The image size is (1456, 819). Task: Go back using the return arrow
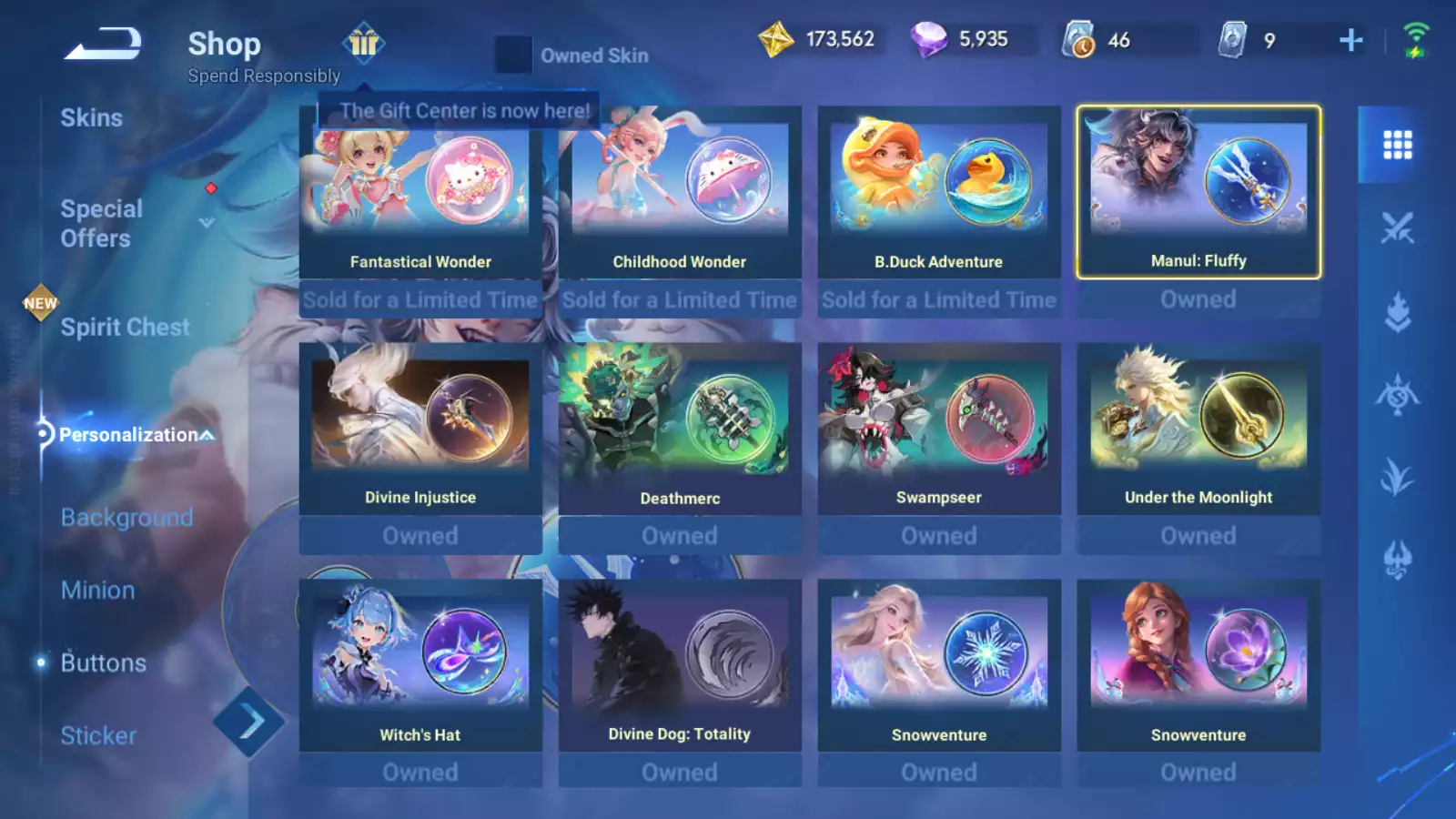coord(103,44)
